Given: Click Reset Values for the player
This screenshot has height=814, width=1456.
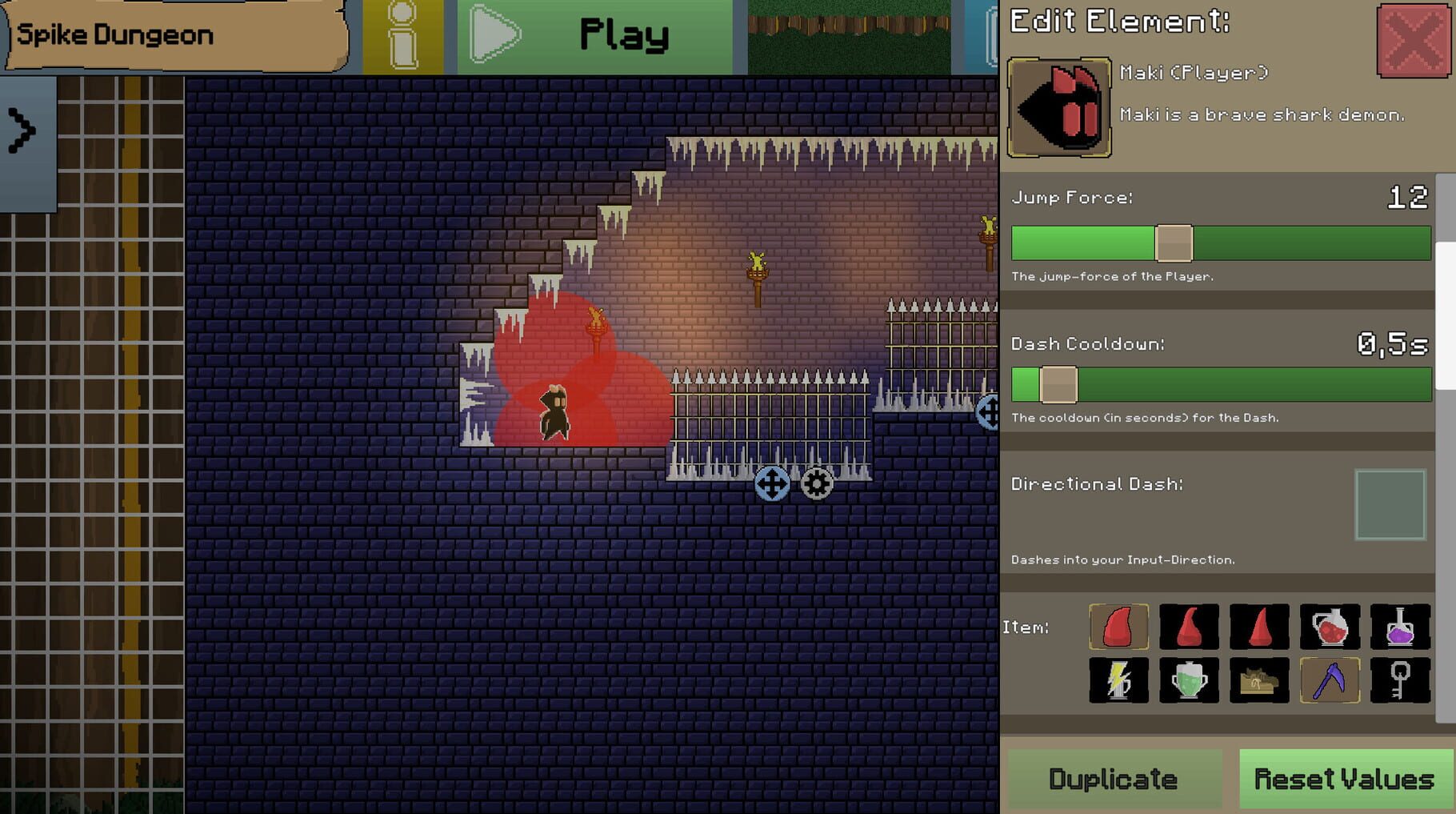Looking at the screenshot, I should pyautogui.click(x=1345, y=777).
